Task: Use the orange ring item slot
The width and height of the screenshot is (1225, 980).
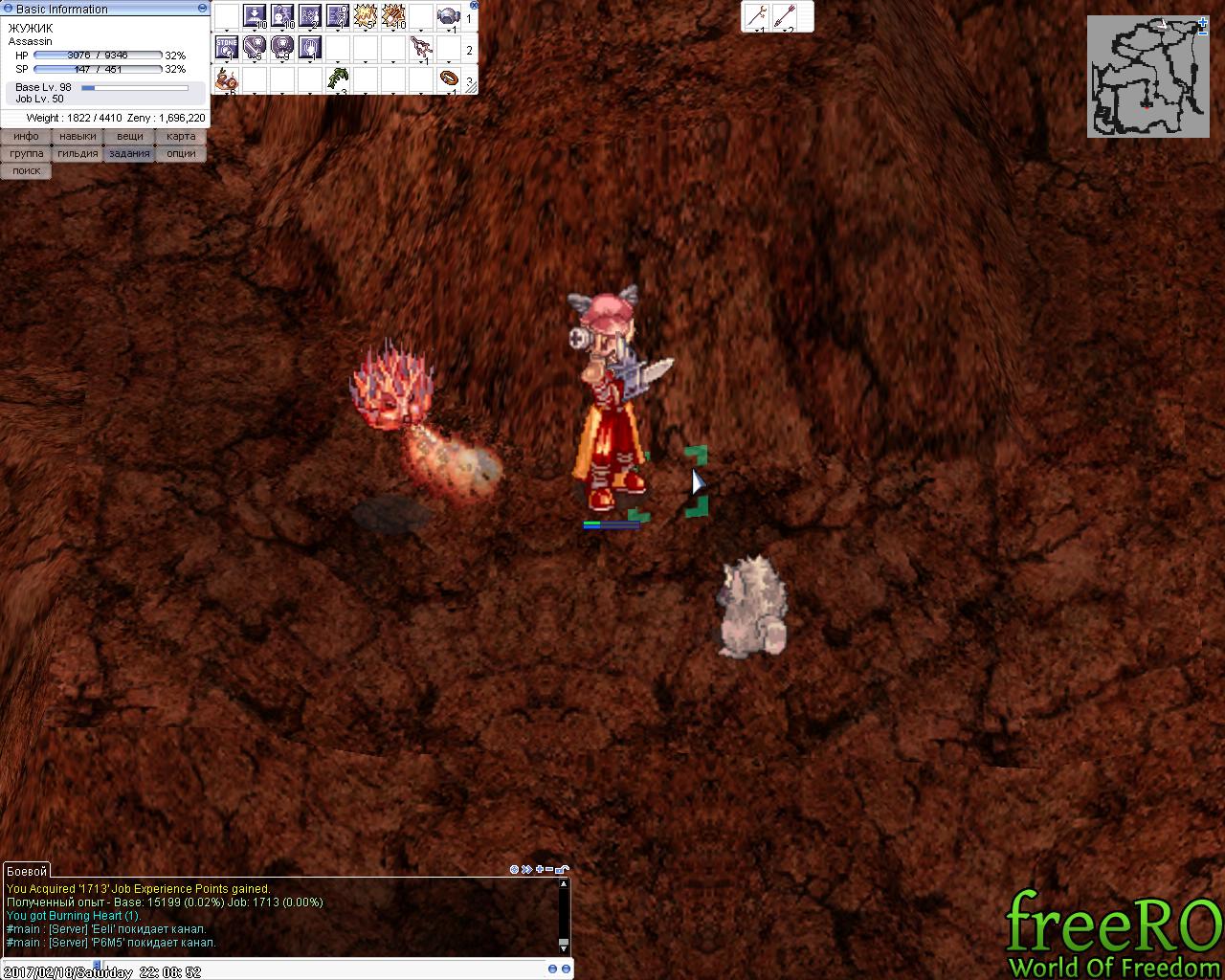Action: 449,78
